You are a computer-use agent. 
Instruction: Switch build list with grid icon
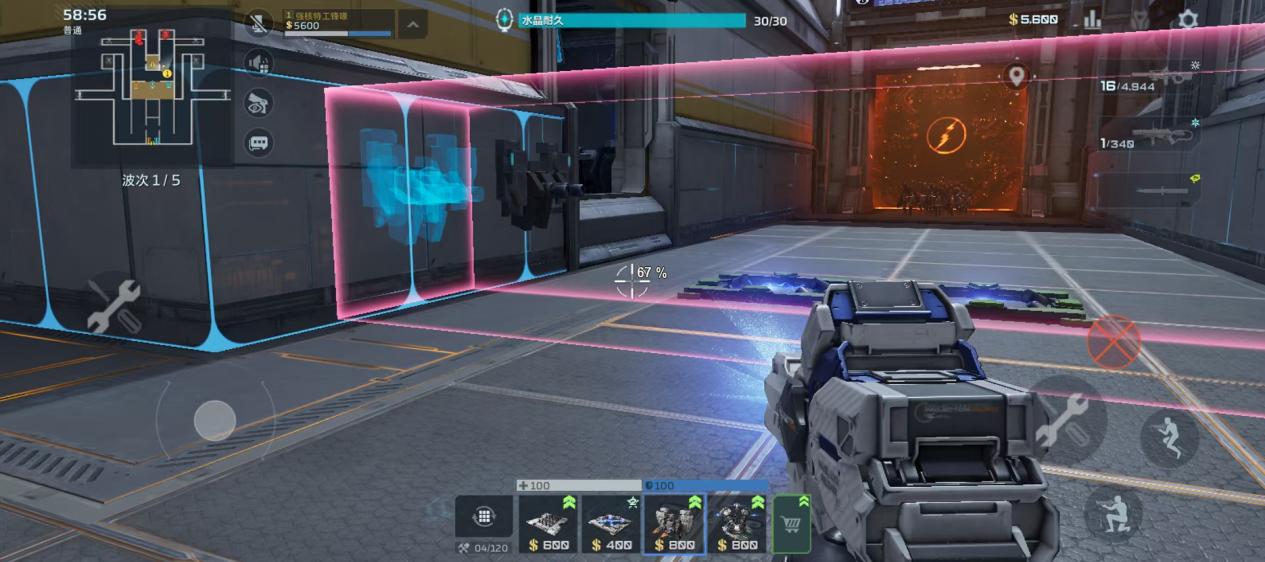tap(484, 517)
